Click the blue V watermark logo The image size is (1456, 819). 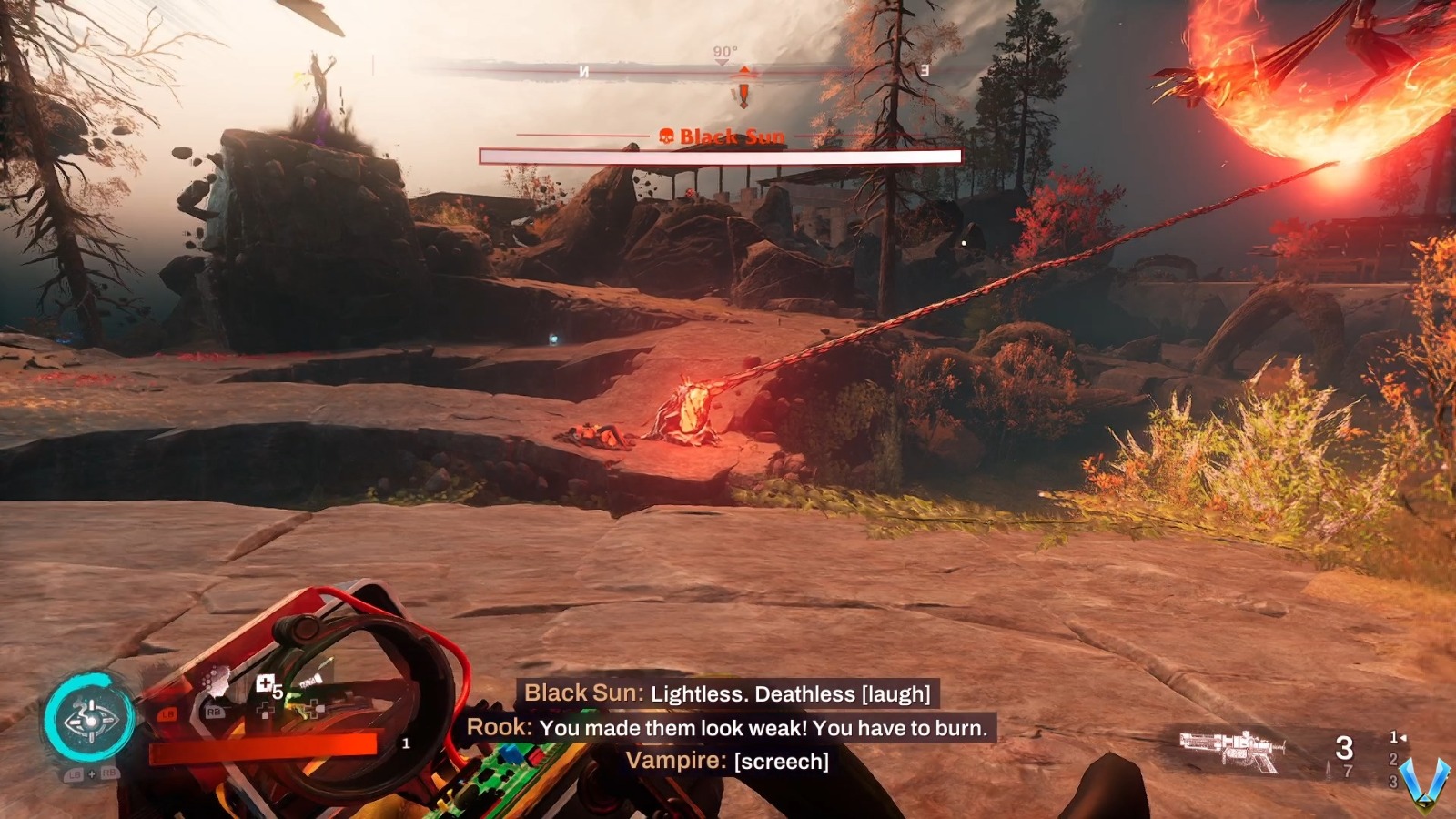(1424, 783)
